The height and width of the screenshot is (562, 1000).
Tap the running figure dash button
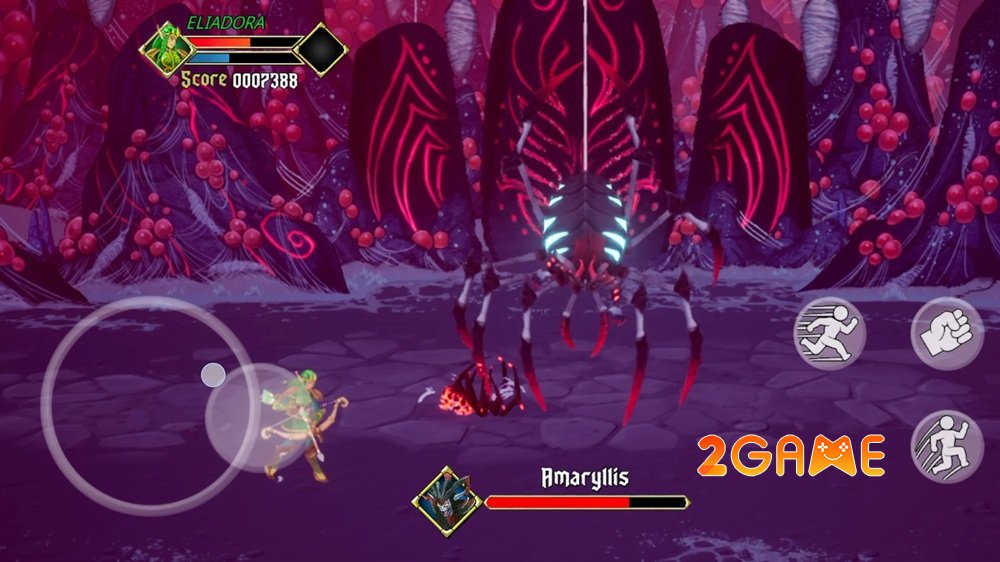pyautogui.click(x=829, y=334)
